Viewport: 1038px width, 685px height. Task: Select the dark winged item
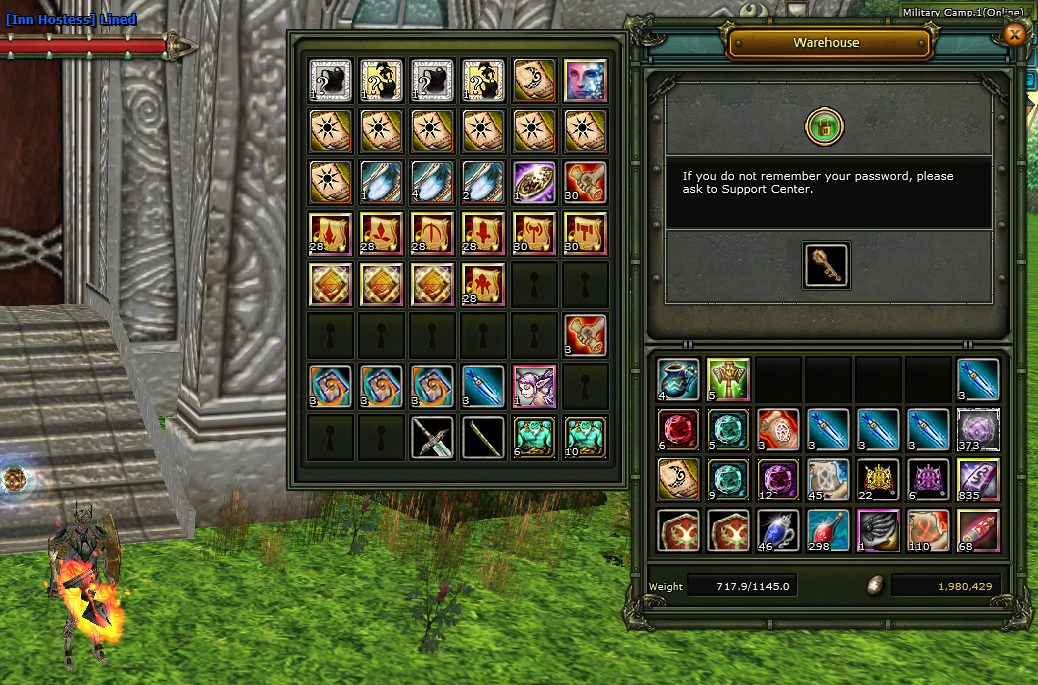click(x=878, y=529)
